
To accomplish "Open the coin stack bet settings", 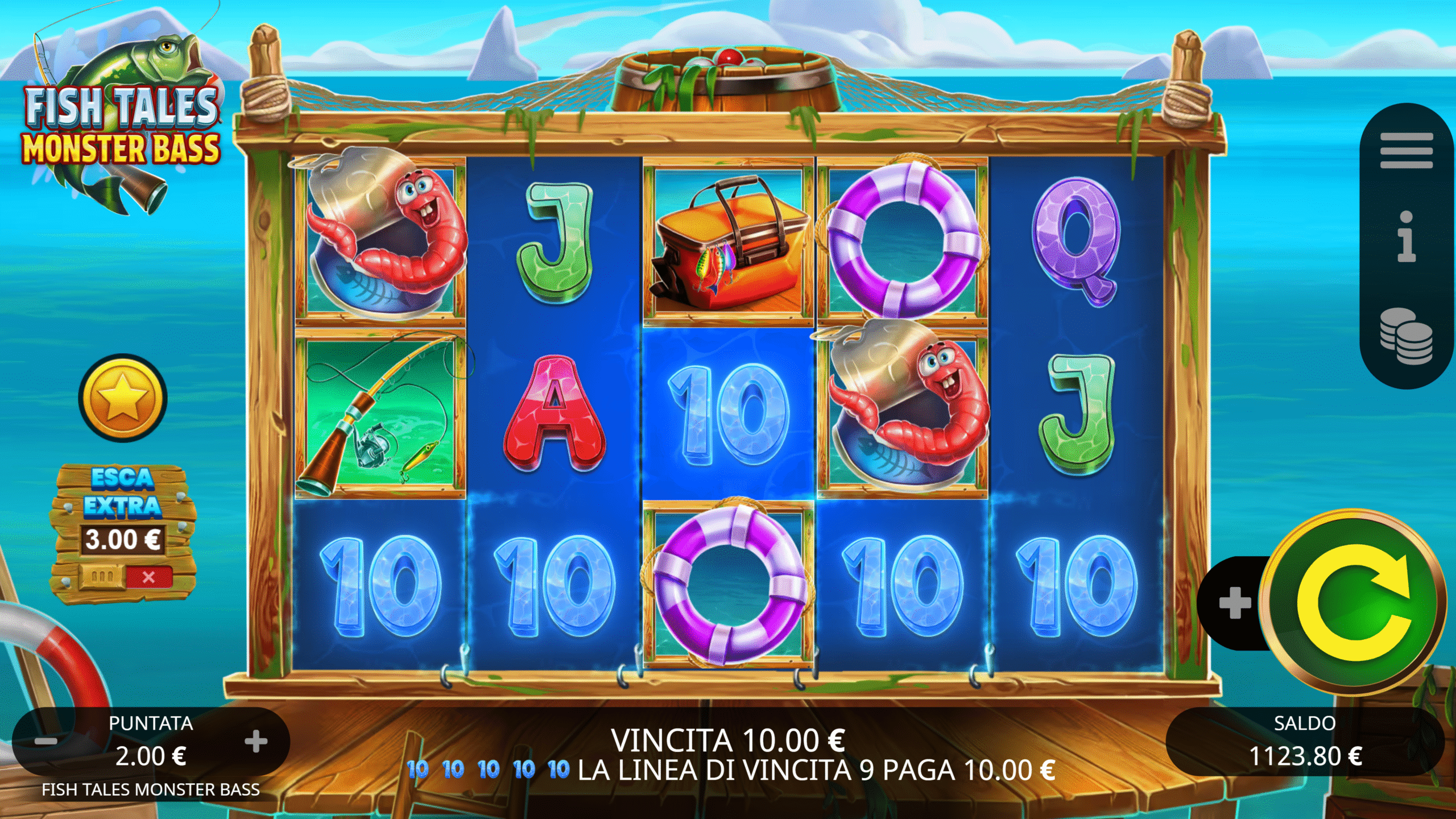I will tap(1406, 336).
